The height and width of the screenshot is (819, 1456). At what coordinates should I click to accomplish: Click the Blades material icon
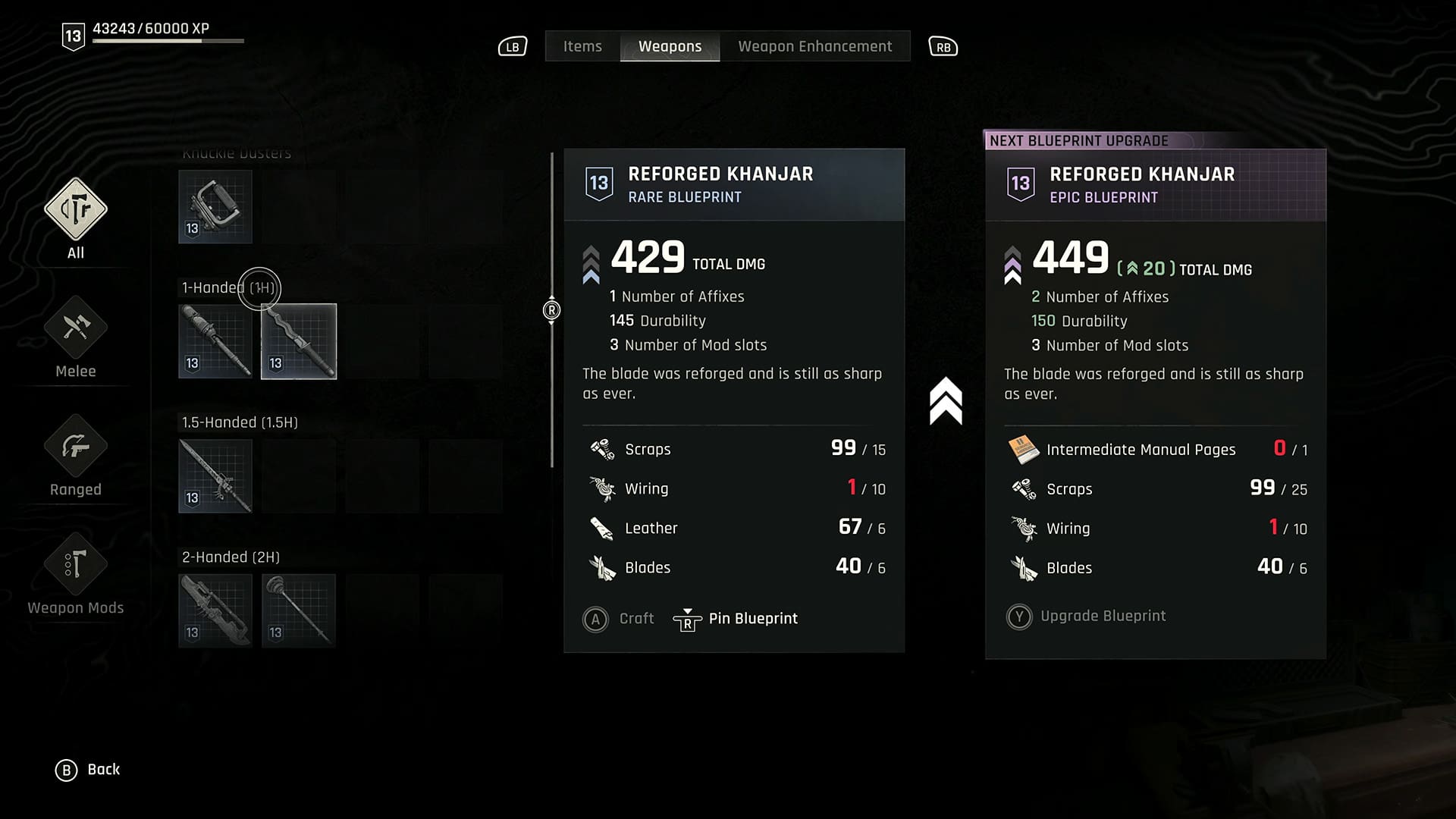(x=602, y=566)
